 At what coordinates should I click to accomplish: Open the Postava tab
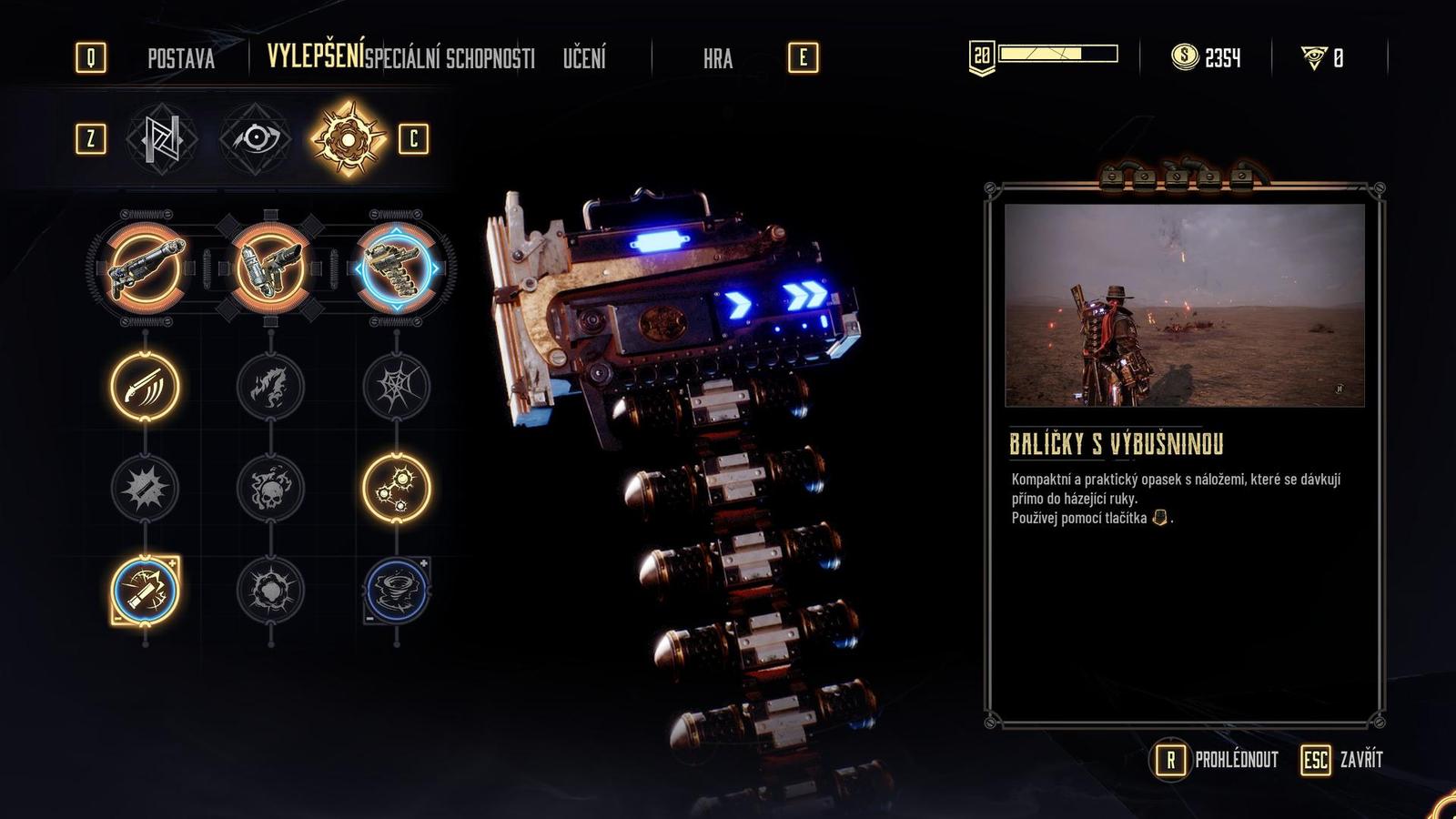coord(181,59)
